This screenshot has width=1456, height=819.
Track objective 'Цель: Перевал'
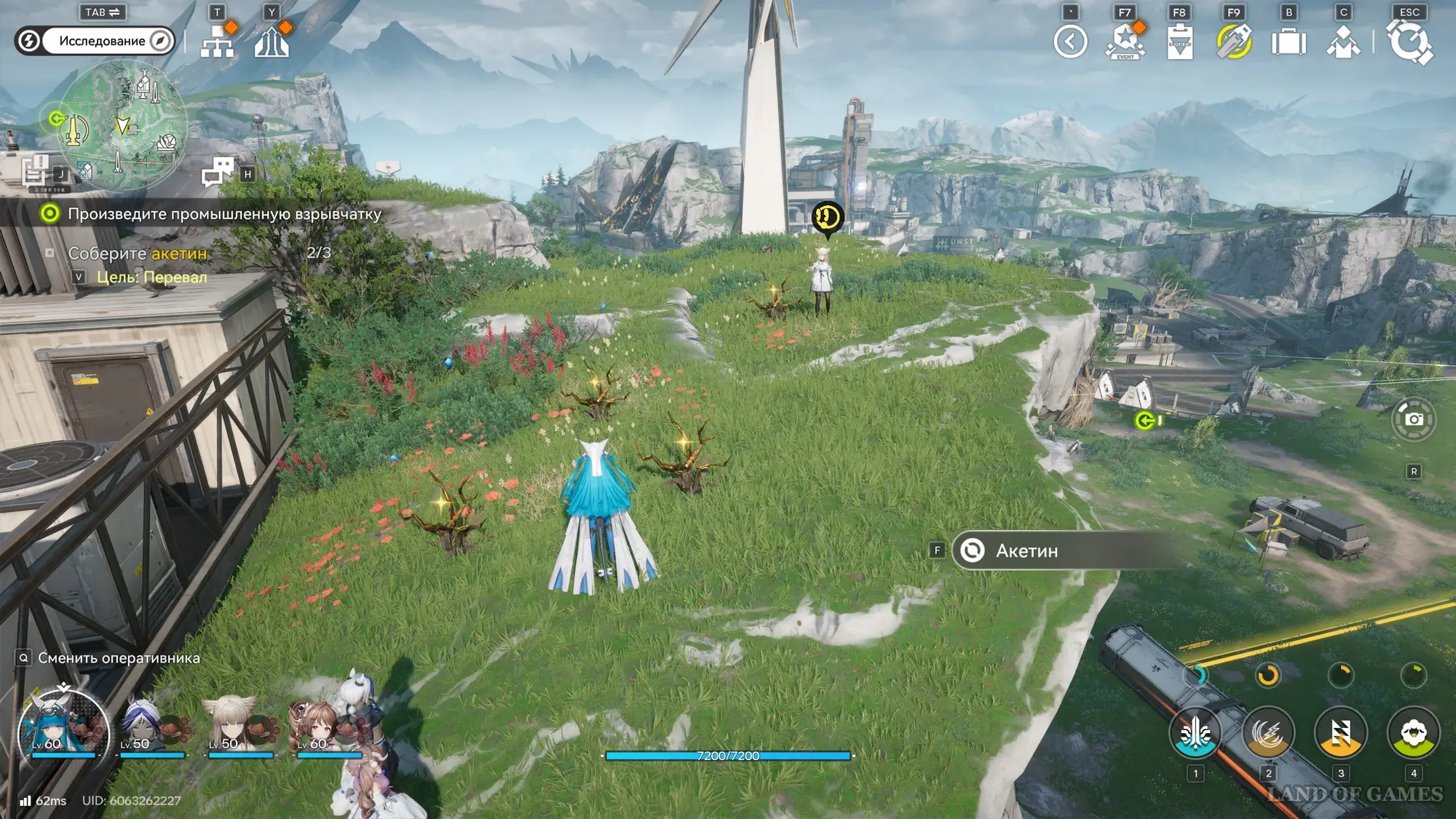(x=151, y=277)
